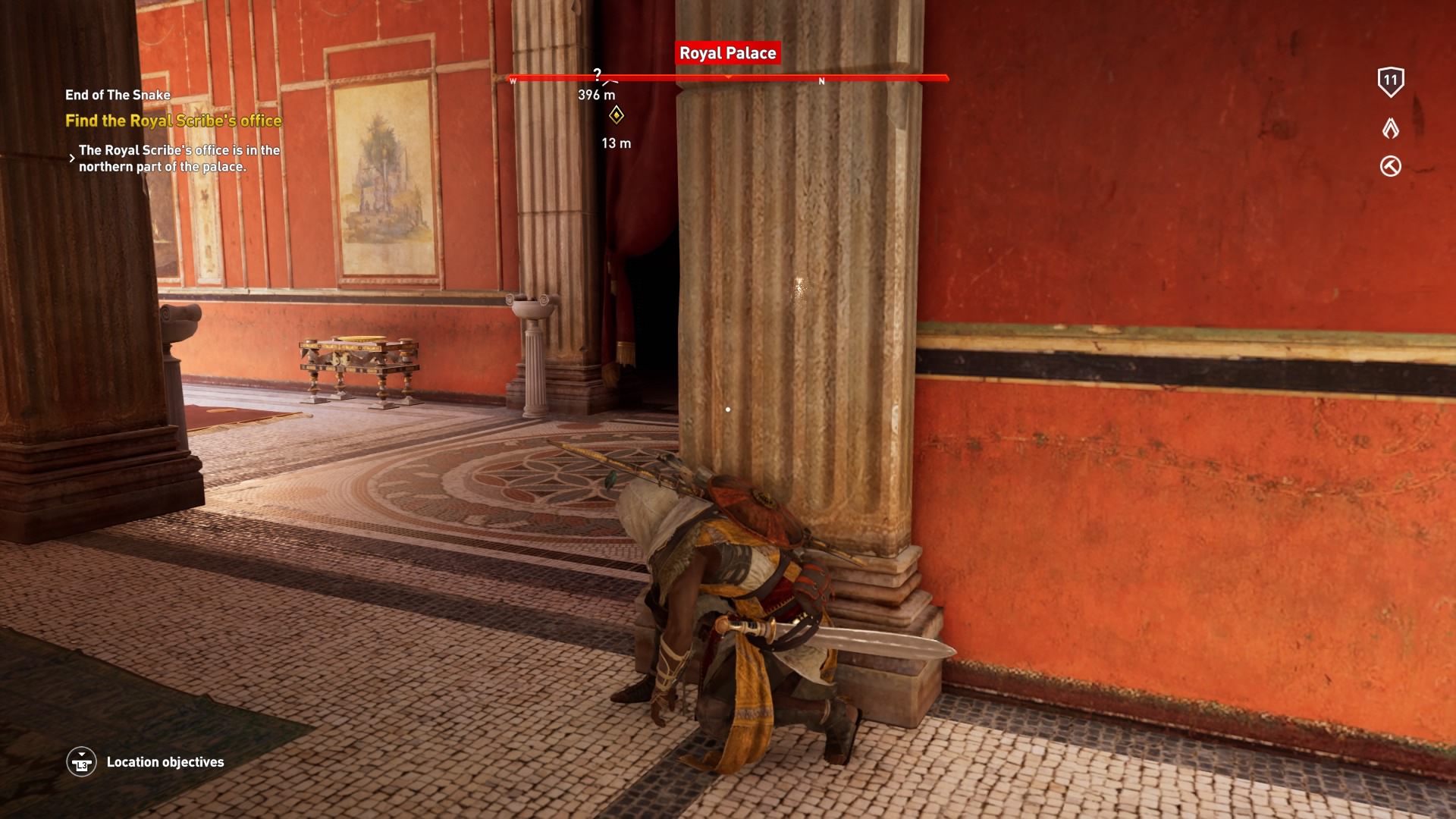Select the Find the Royal Scribe's office objective
Screen dimensions: 1456x819
coord(173,121)
